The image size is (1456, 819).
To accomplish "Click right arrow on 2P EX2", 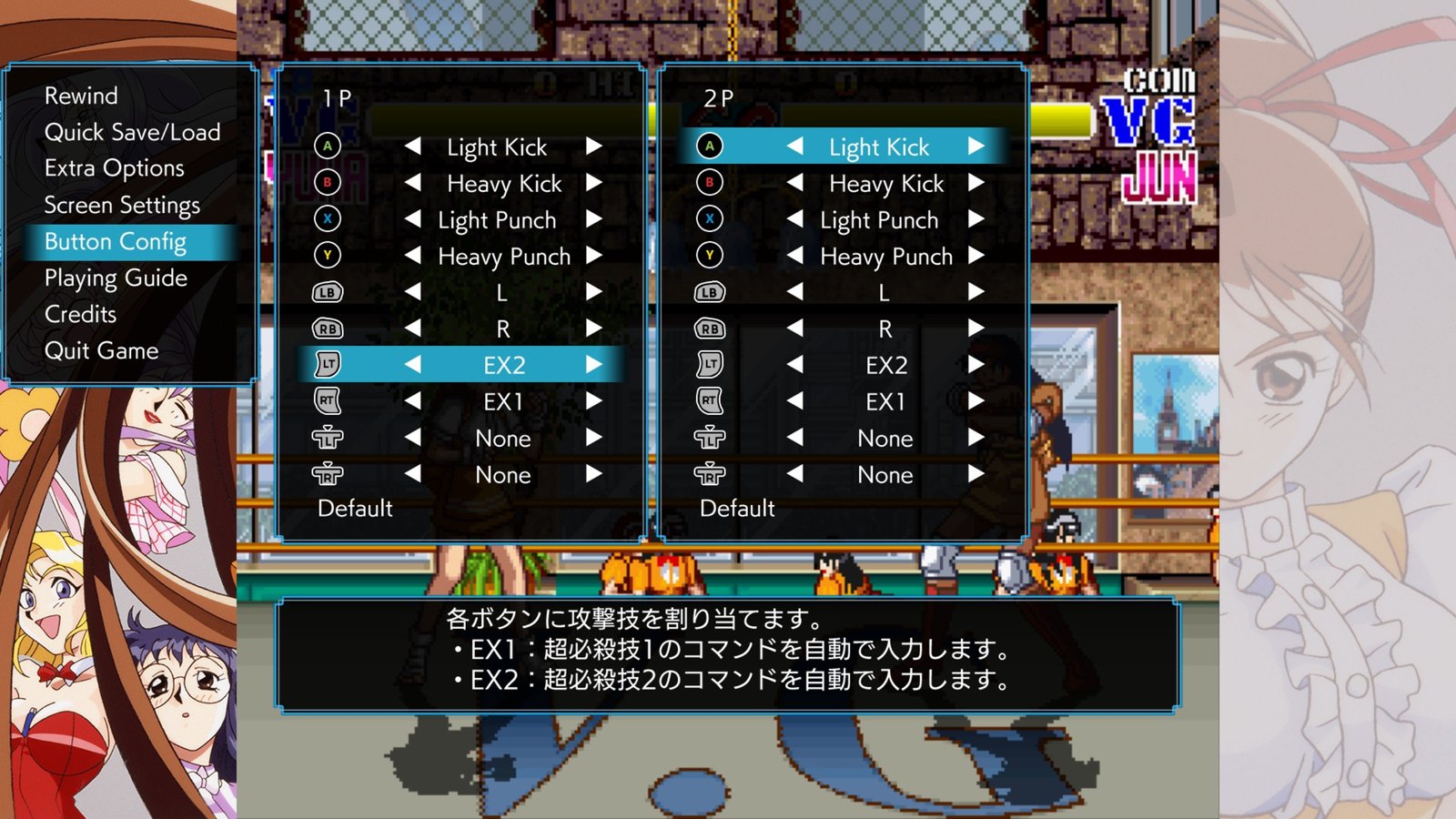I will (976, 365).
